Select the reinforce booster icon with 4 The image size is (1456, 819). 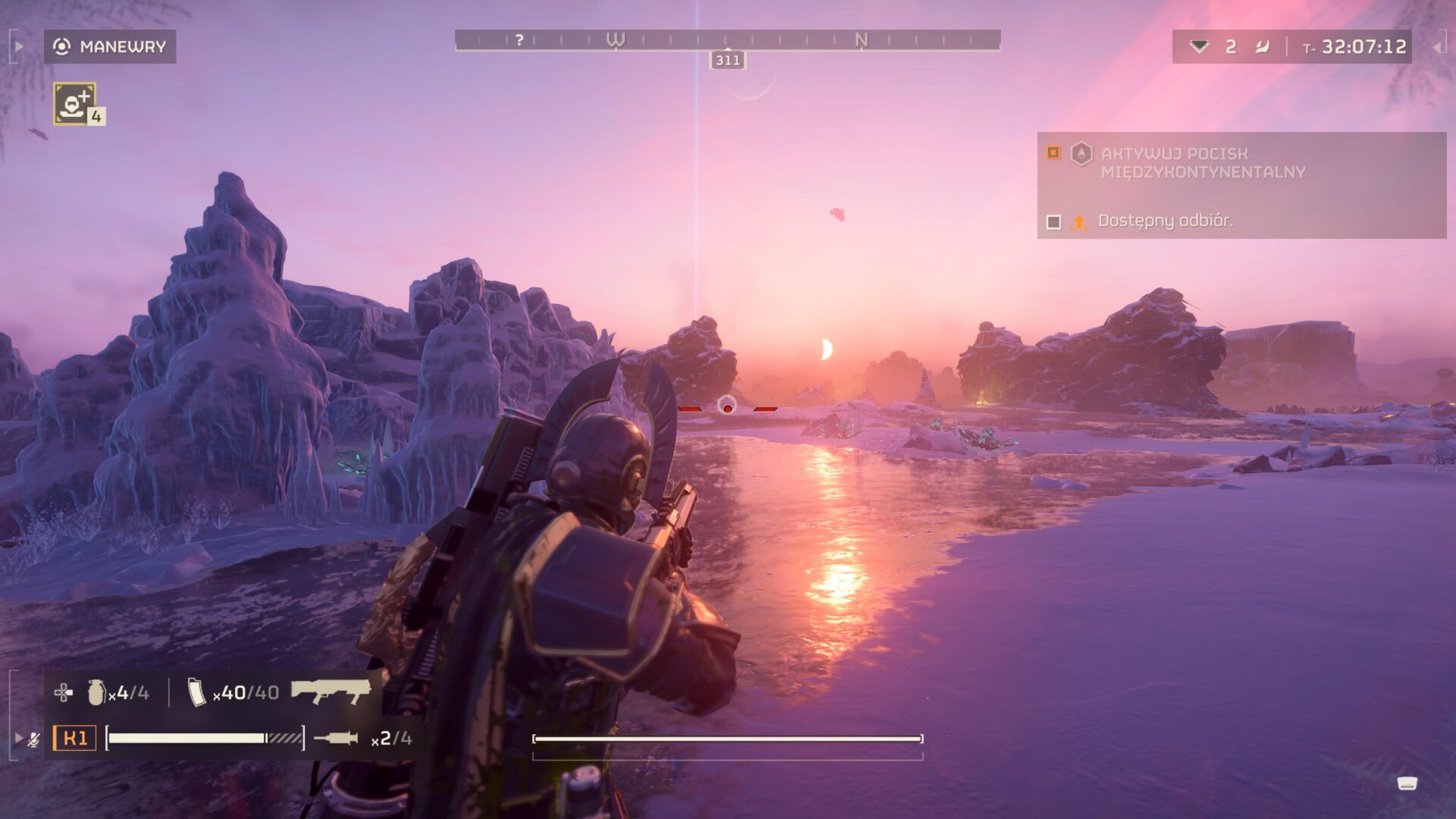(x=74, y=103)
